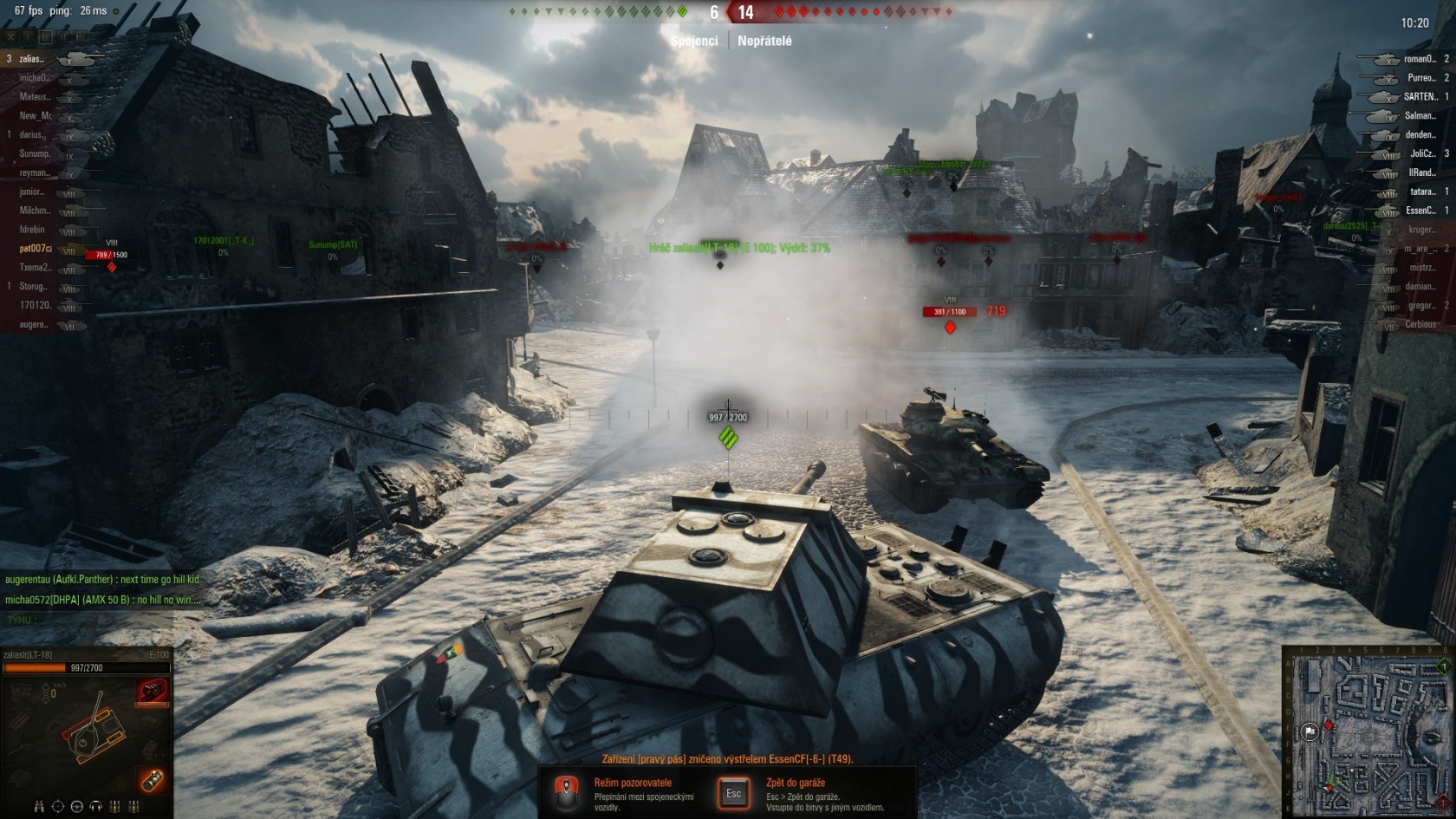Choose highlighted player pat007 in allied list
Screen dimensions: 1456x819
36,249
